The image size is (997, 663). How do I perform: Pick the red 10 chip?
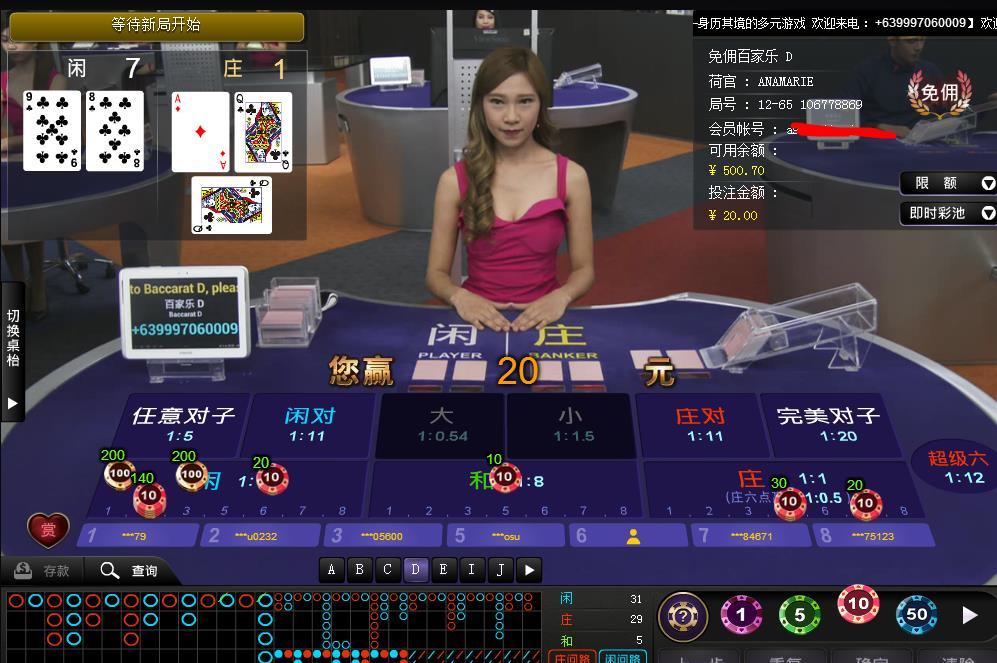[858, 605]
